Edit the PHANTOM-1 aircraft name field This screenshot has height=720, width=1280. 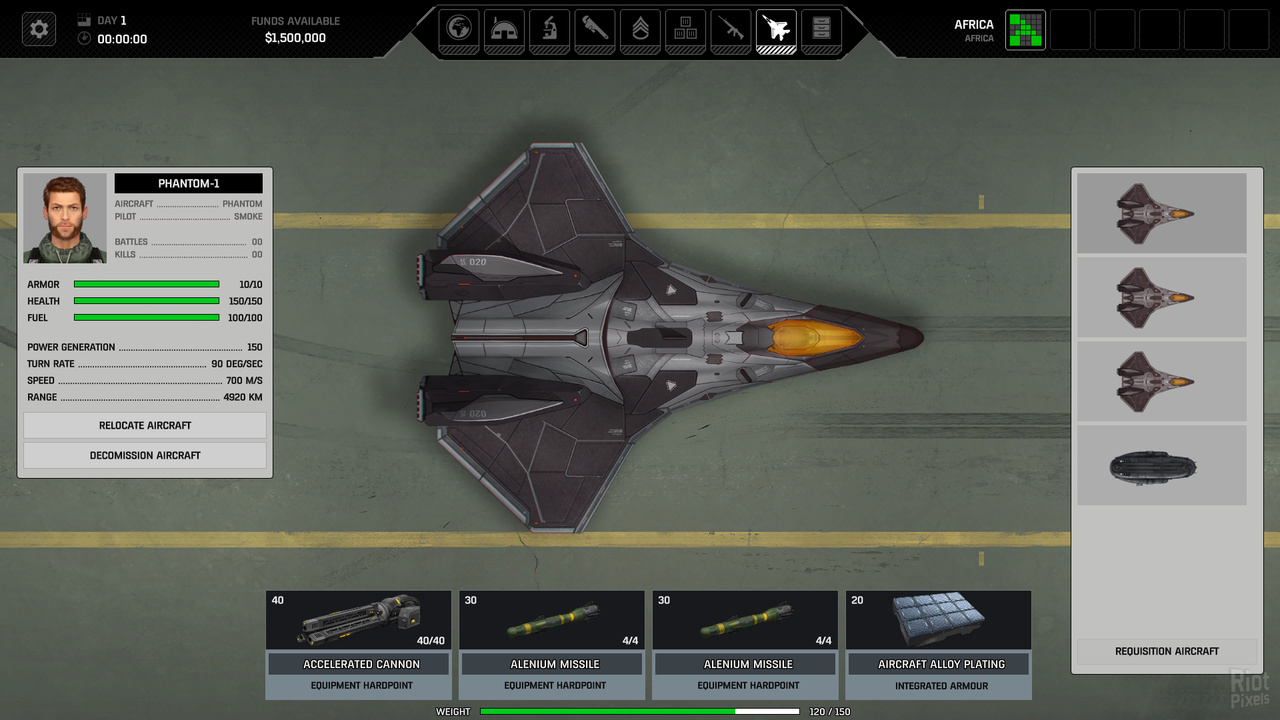tap(188, 184)
